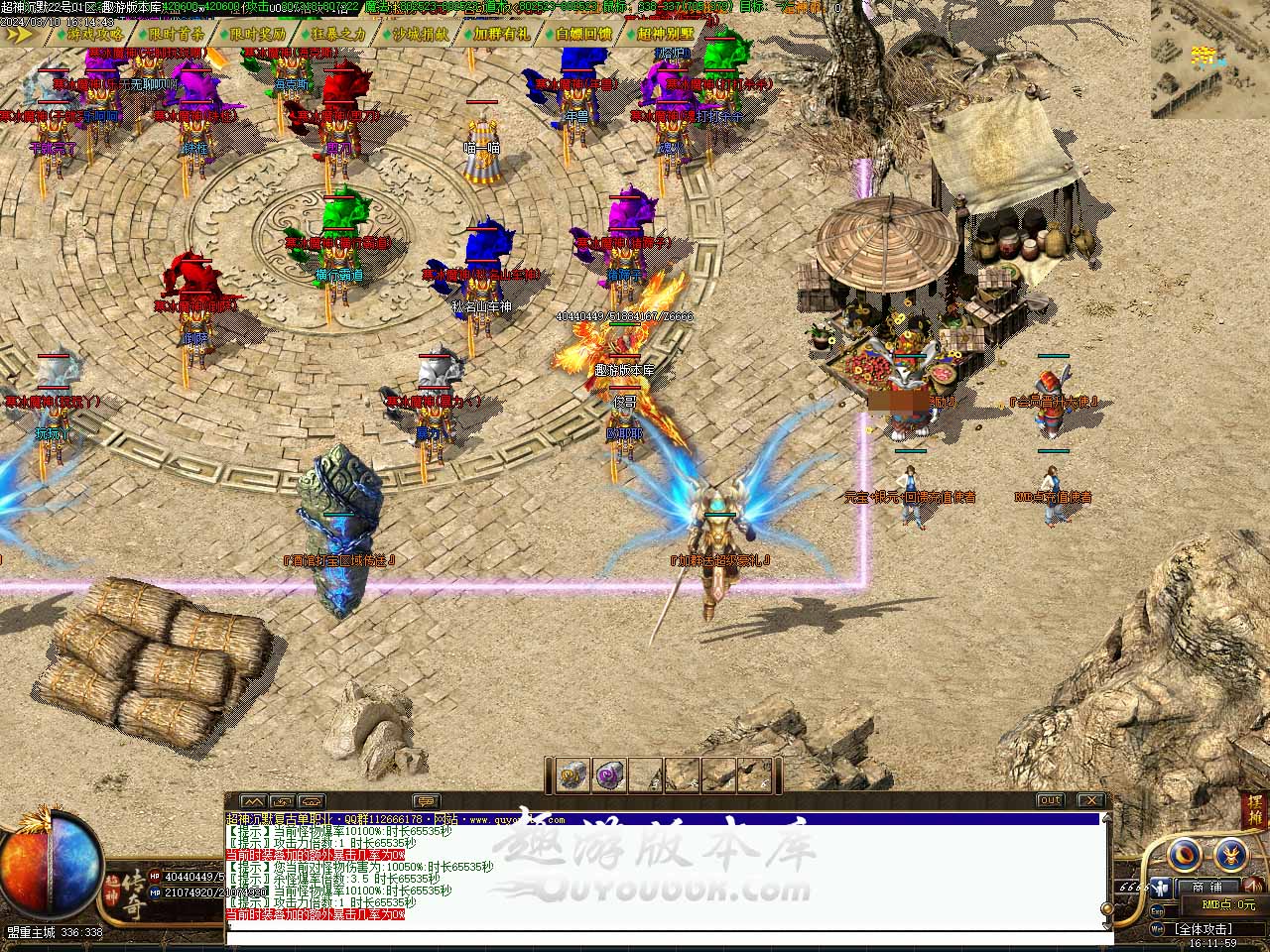Click the chat speech-bubble button
Viewport: 1270px width, 952px height.
[x=426, y=801]
